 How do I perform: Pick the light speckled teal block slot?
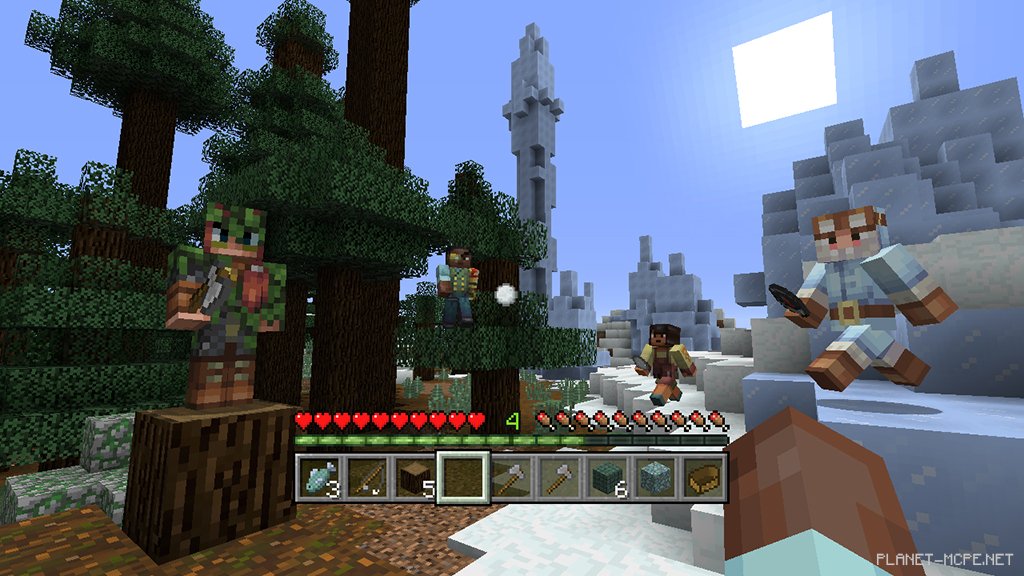point(656,477)
